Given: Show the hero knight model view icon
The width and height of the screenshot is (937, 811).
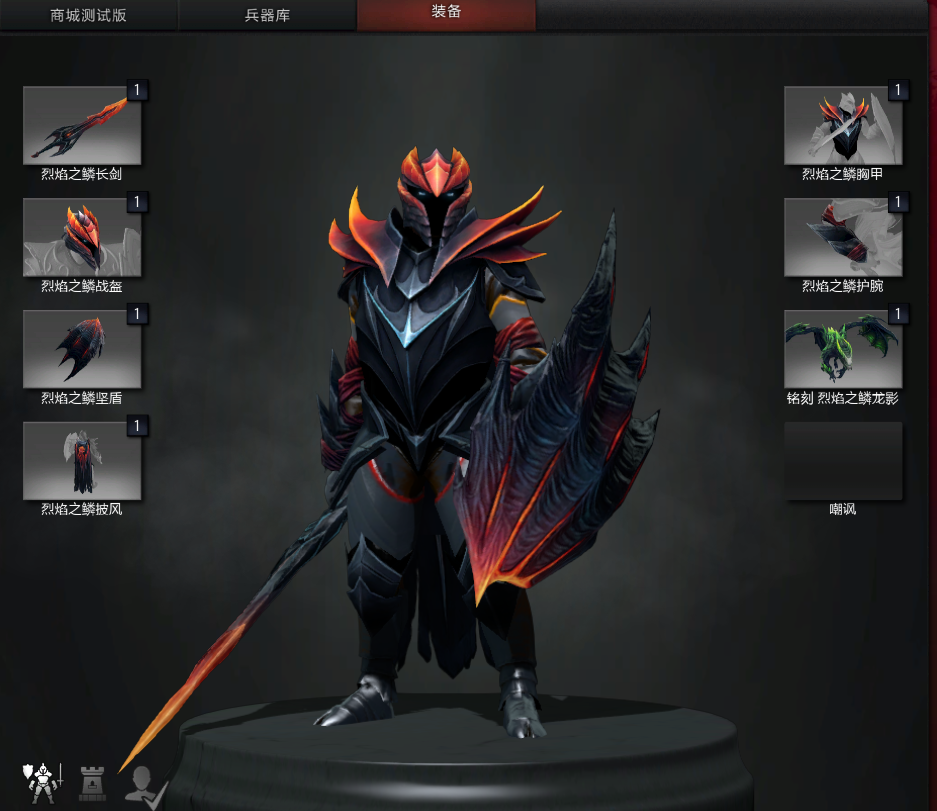Looking at the screenshot, I should 41,782.
